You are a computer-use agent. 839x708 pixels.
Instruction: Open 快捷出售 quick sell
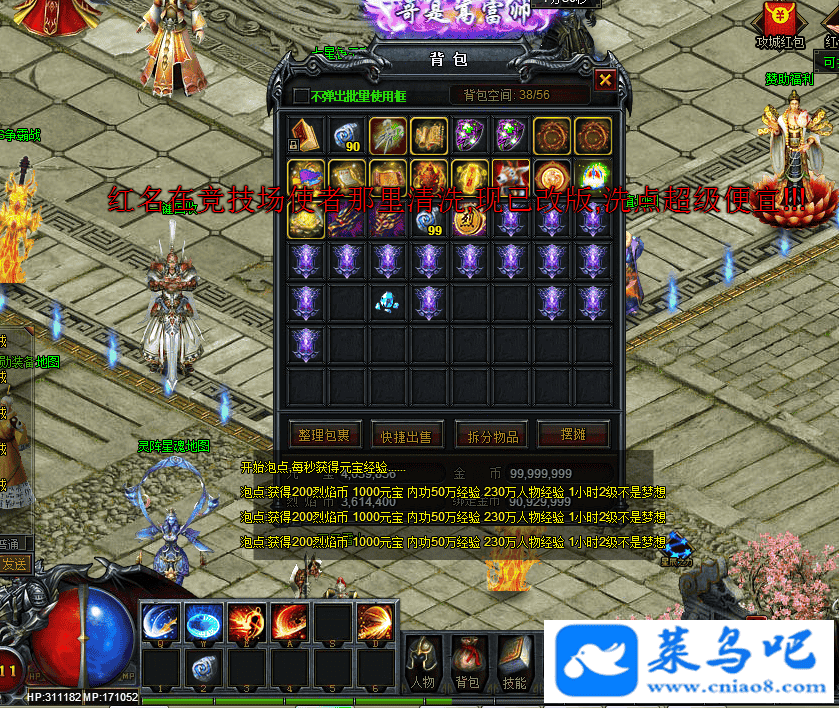(407, 435)
